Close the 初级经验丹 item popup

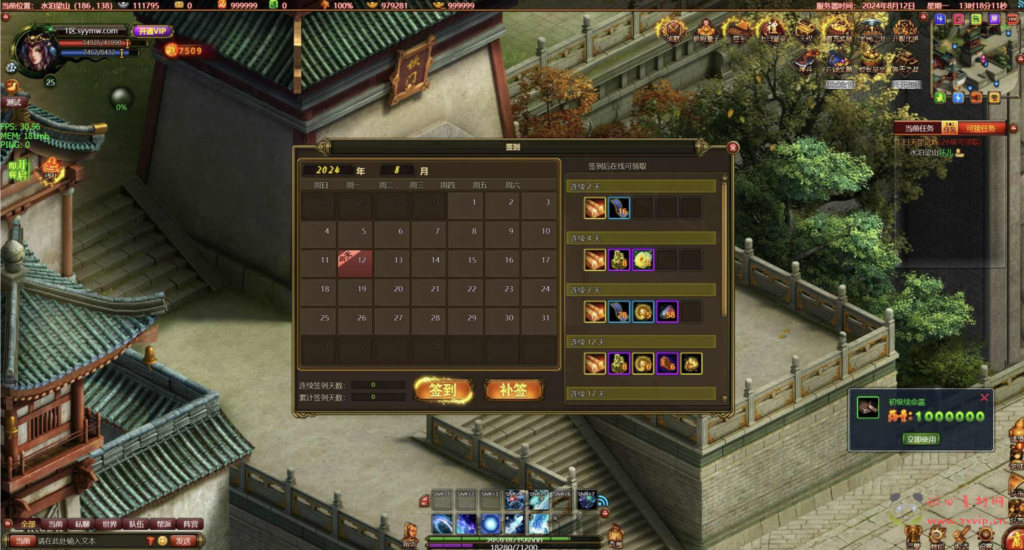click(x=984, y=398)
